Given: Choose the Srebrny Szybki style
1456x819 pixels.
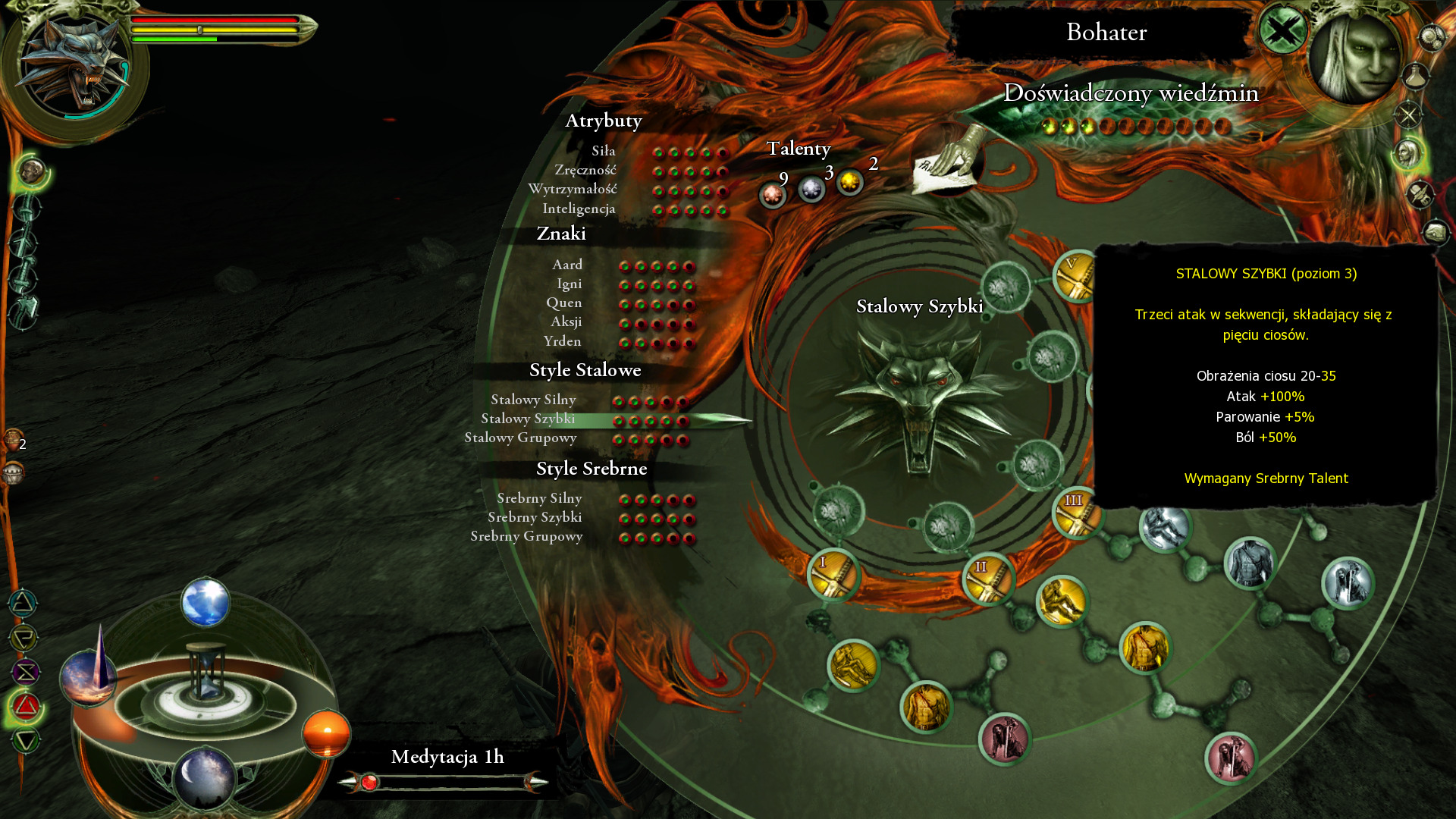Looking at the screenshot, I should (535, 518).
